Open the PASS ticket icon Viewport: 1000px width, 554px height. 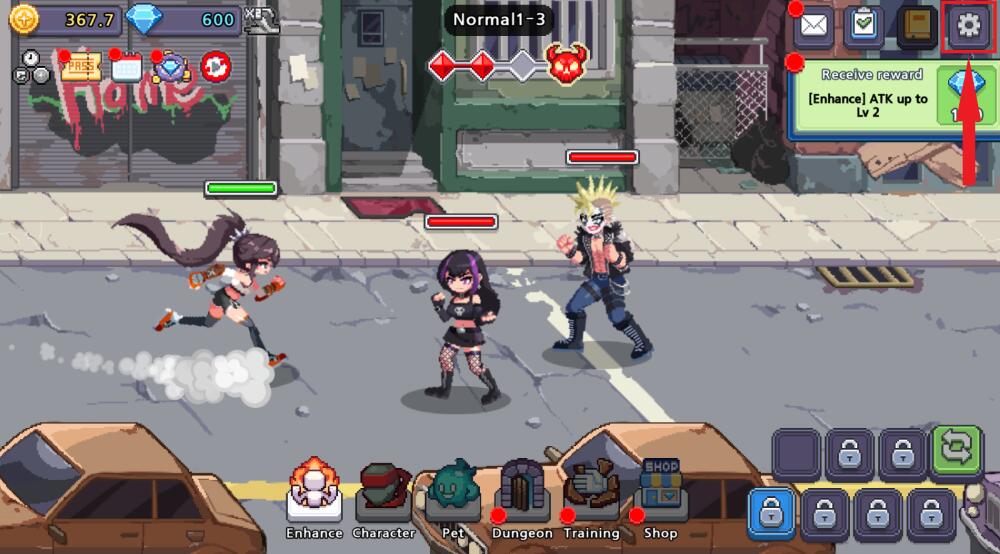(81, 67)
